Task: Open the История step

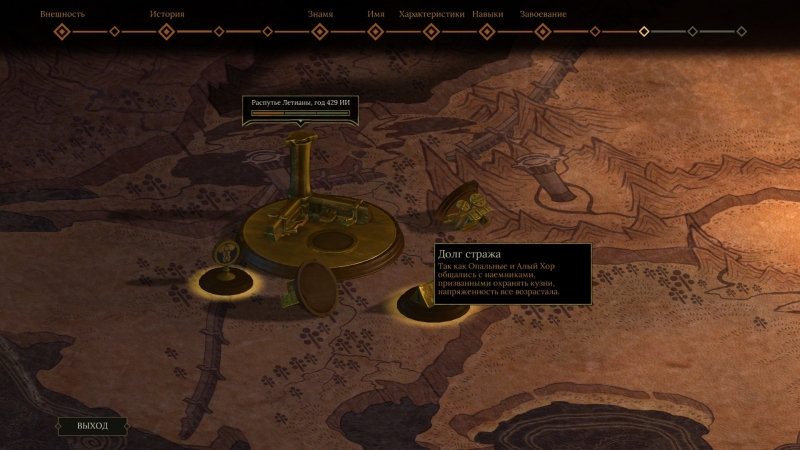Action: pos(167,31)
